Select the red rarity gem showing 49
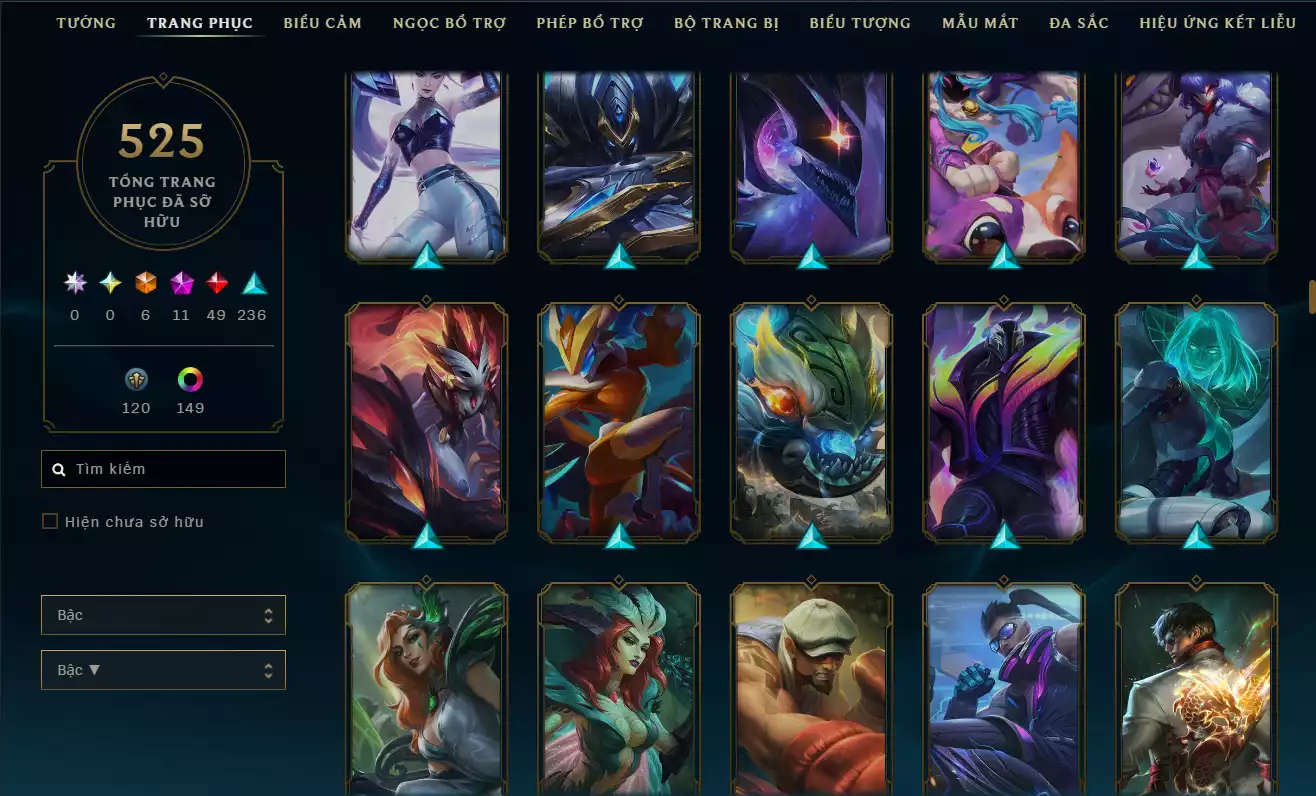The width and height of the screenshot is (1316, 796). click(216, 284)
